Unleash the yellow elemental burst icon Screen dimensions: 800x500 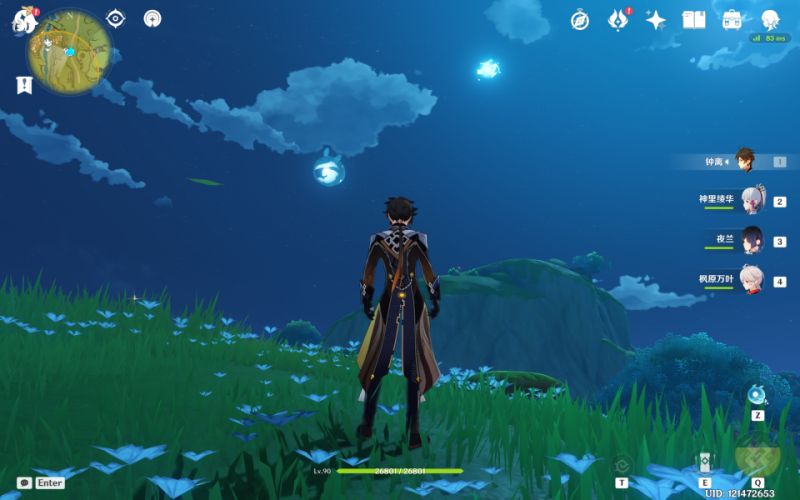point(757,458)
